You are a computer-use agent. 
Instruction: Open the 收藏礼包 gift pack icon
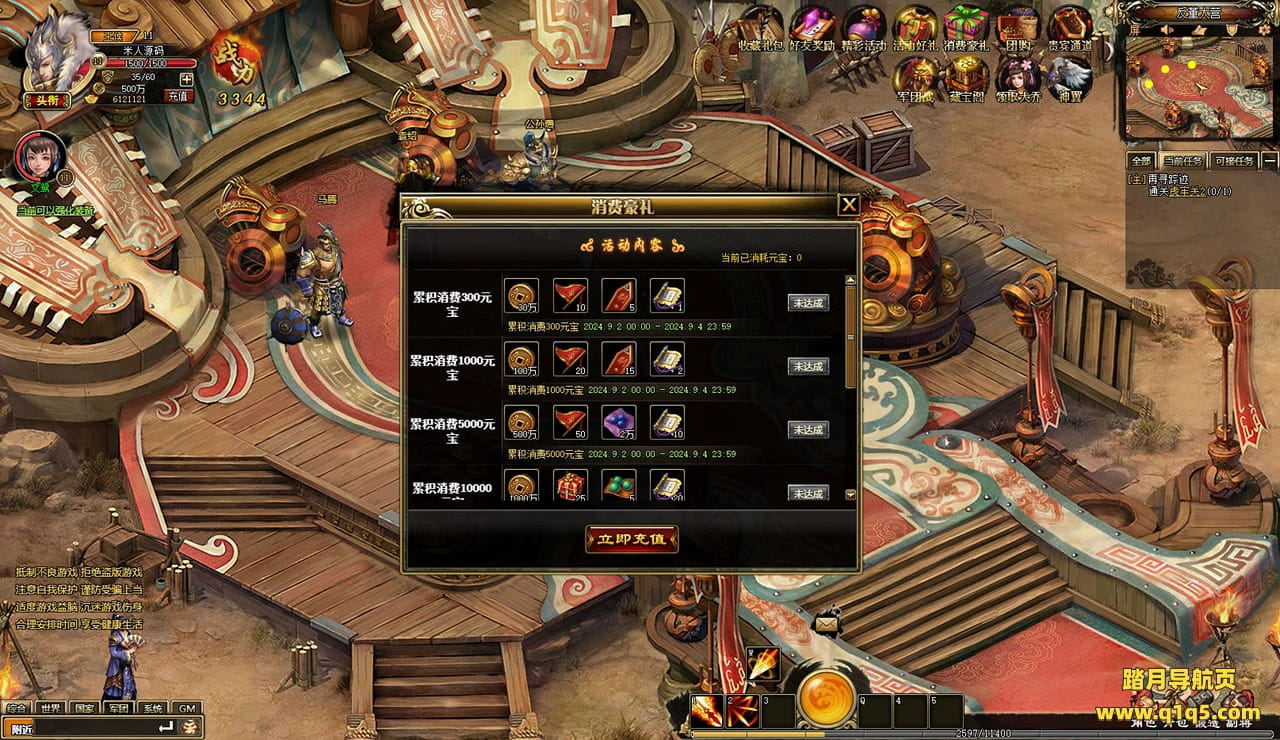tap(762, 26)
